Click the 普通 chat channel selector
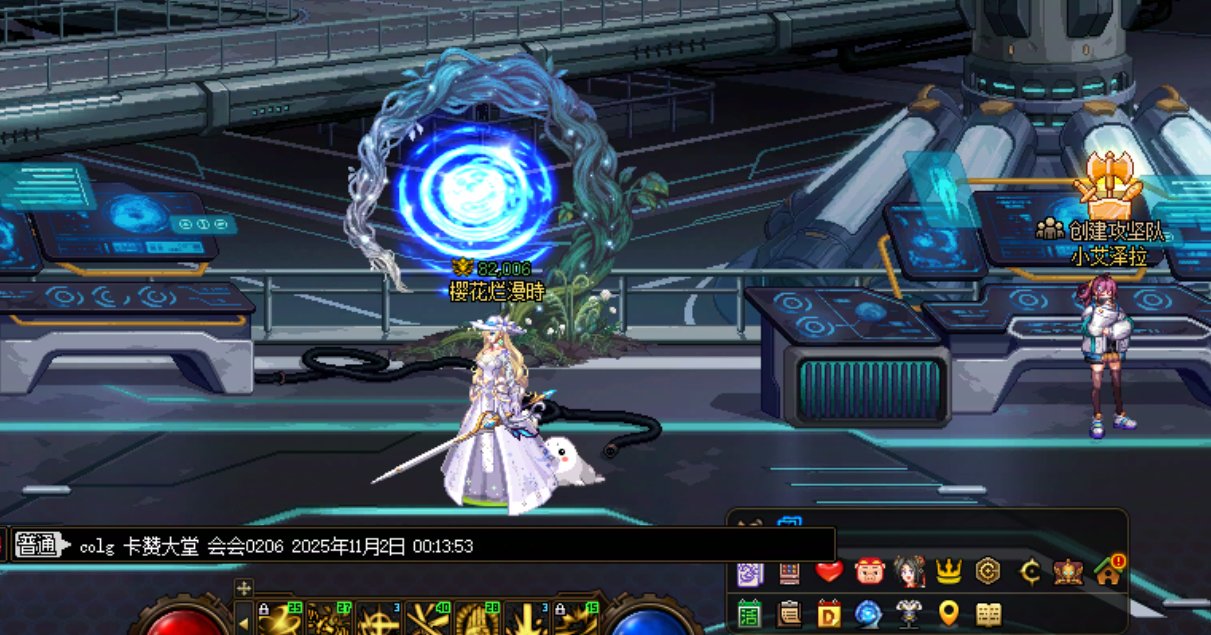Viewport: 1211px width, 635px height. [38, 546]
